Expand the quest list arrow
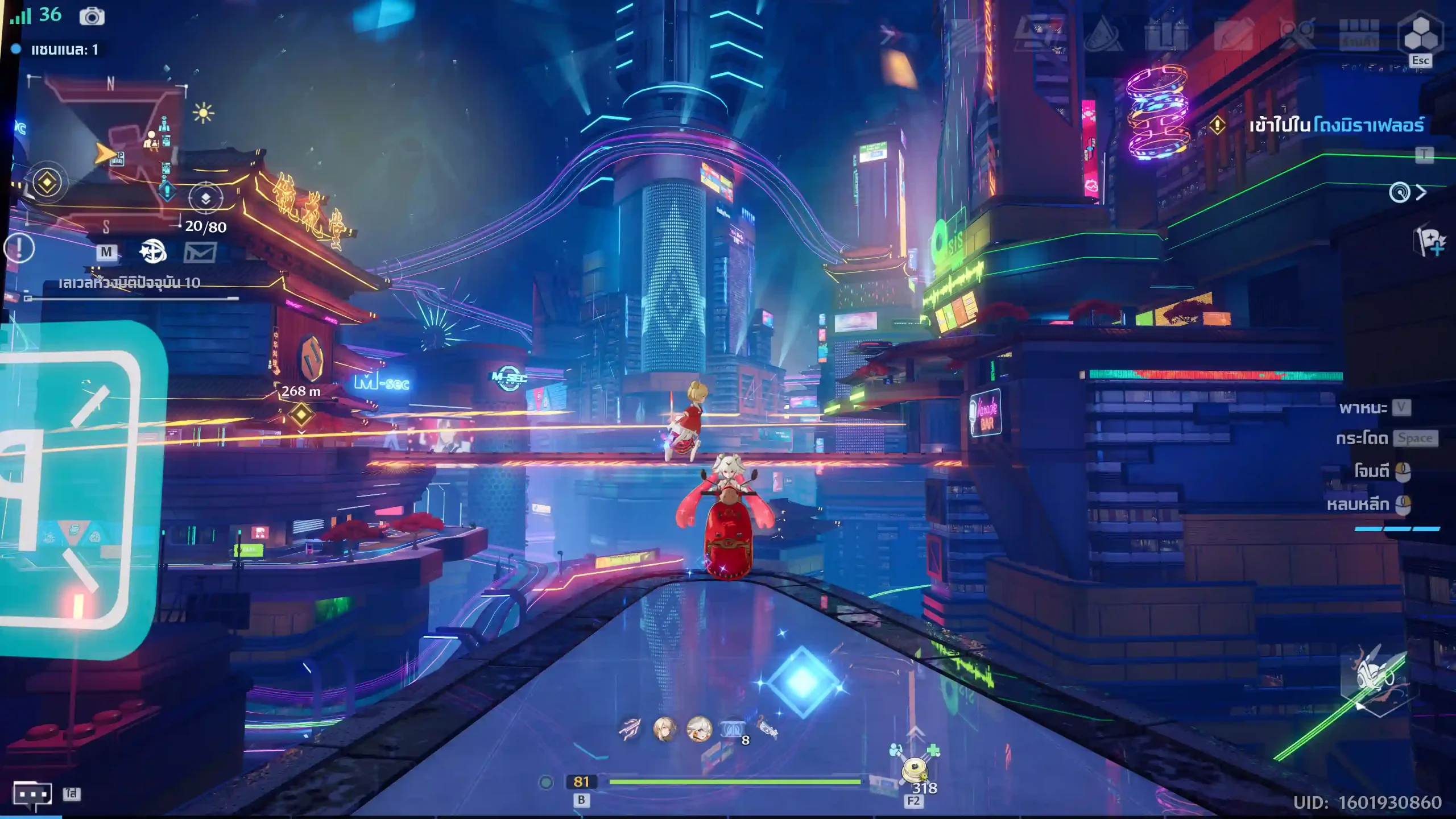1456x819 pixels. tap(1421, 193)
